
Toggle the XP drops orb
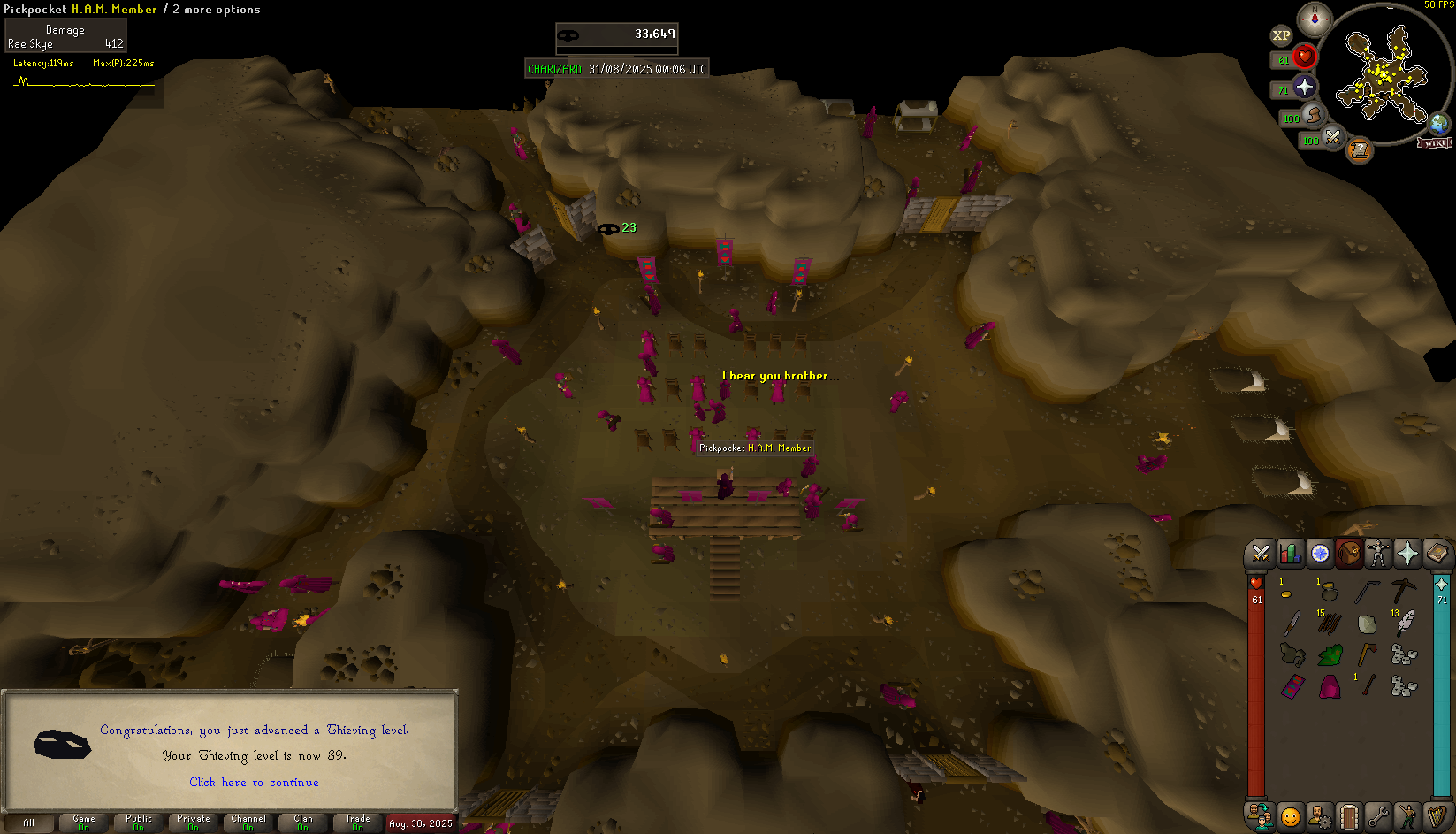click(x=1281, y=35)
